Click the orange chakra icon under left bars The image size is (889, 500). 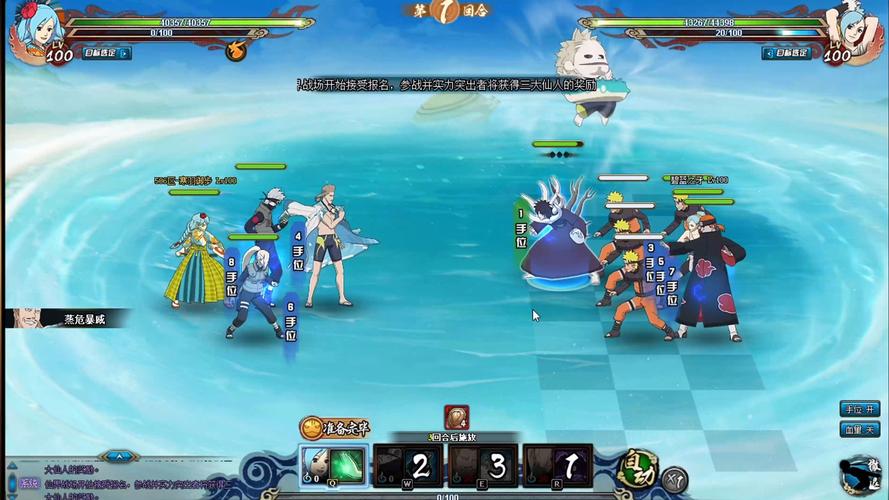pyautogui.click(x=236, y=50)
